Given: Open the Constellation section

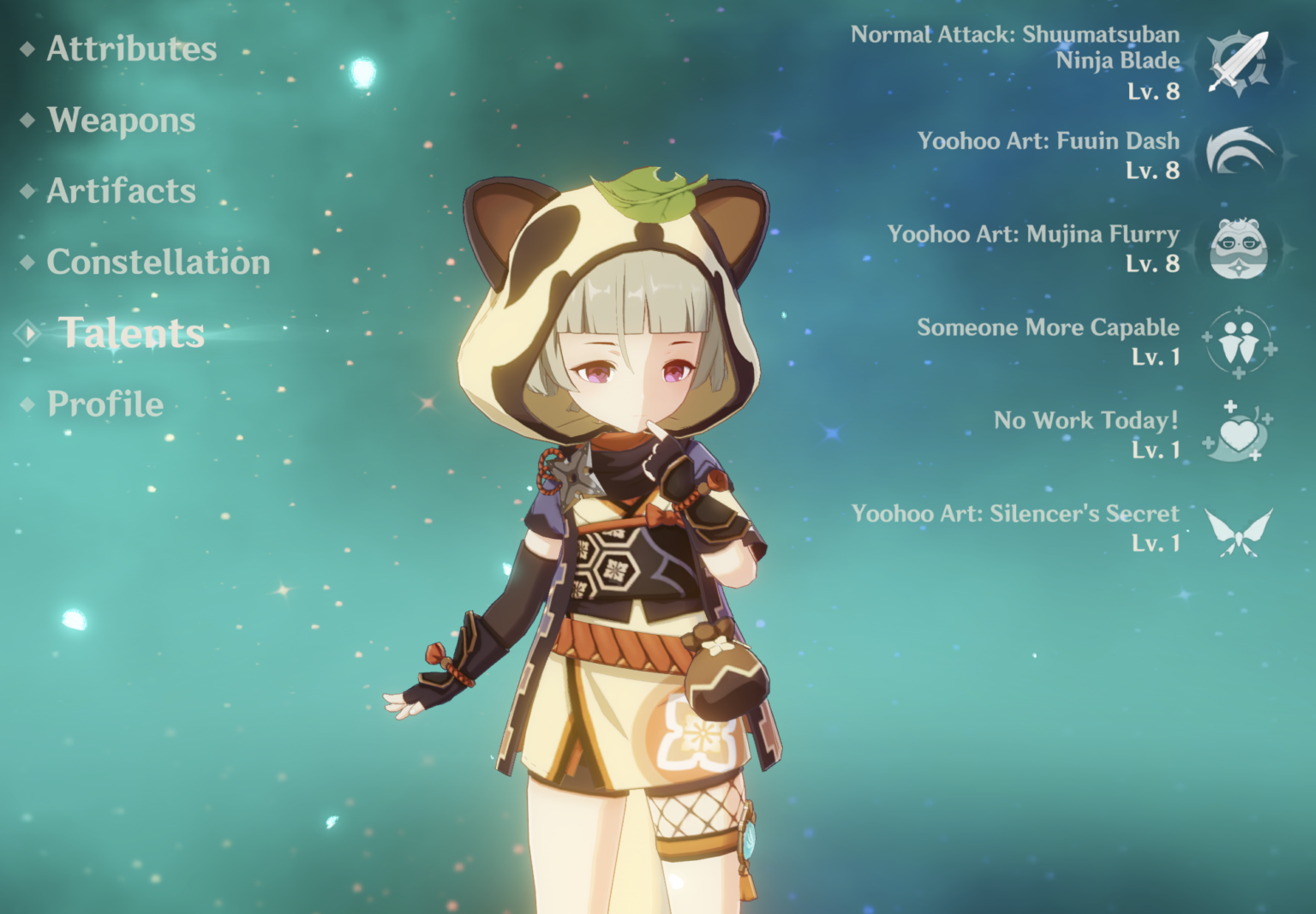Looking at the screenshot, I should pyautogui.click(x=159, y=263).
